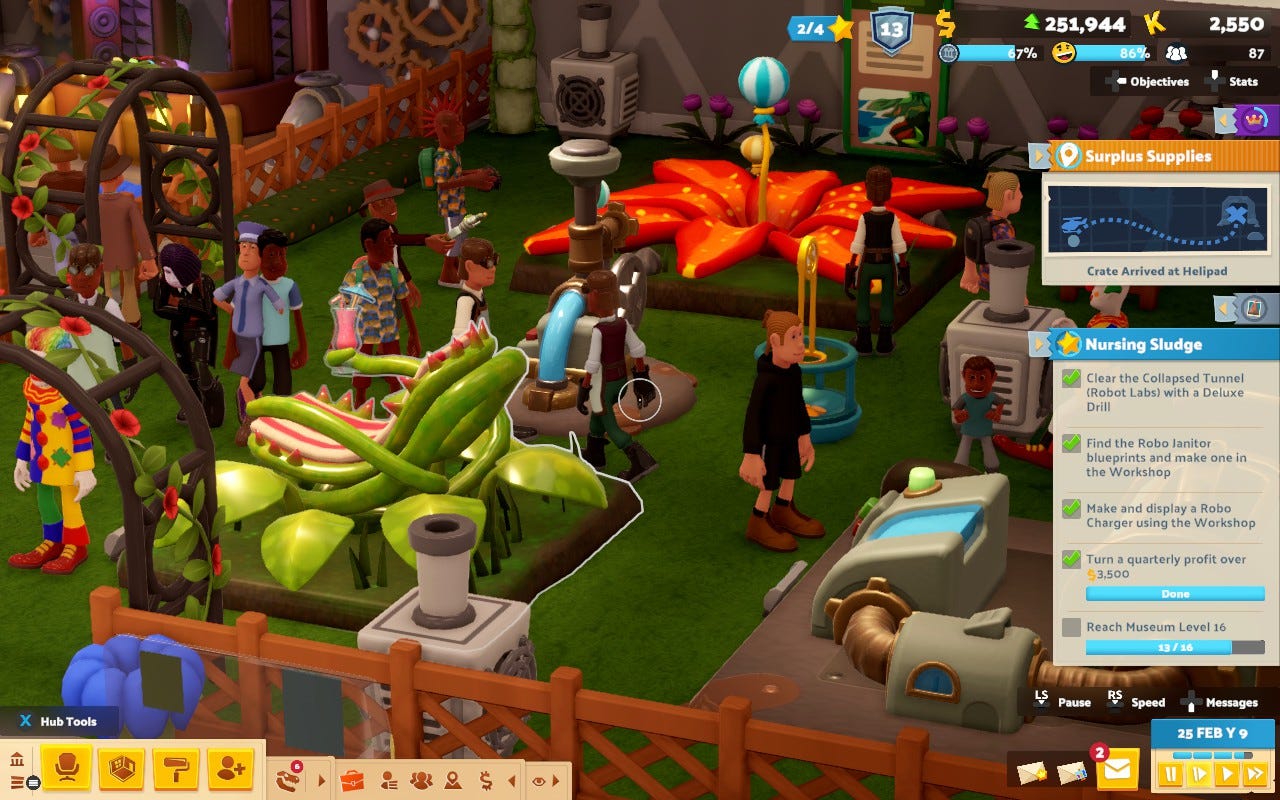This screenshot has width=1280, height=800.
Task: Open the furniture items build tool
Action: pos(67,768)
